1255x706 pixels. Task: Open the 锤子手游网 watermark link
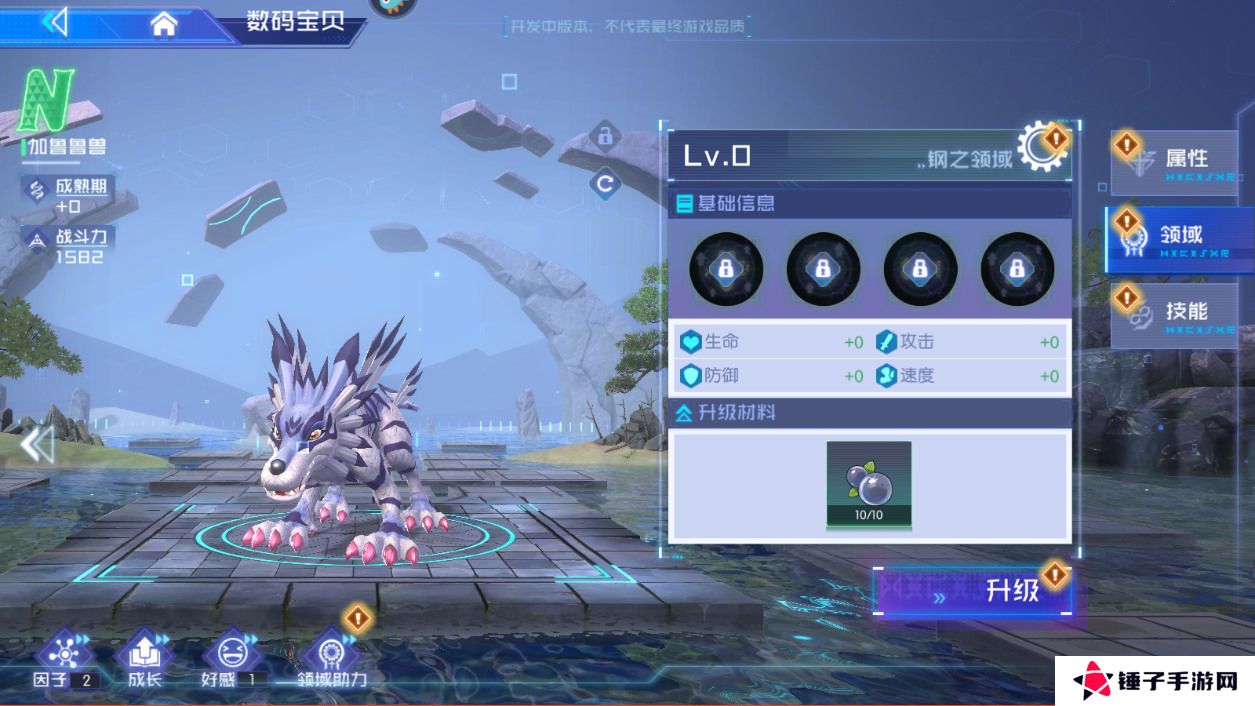click(x=1154, y=682)
